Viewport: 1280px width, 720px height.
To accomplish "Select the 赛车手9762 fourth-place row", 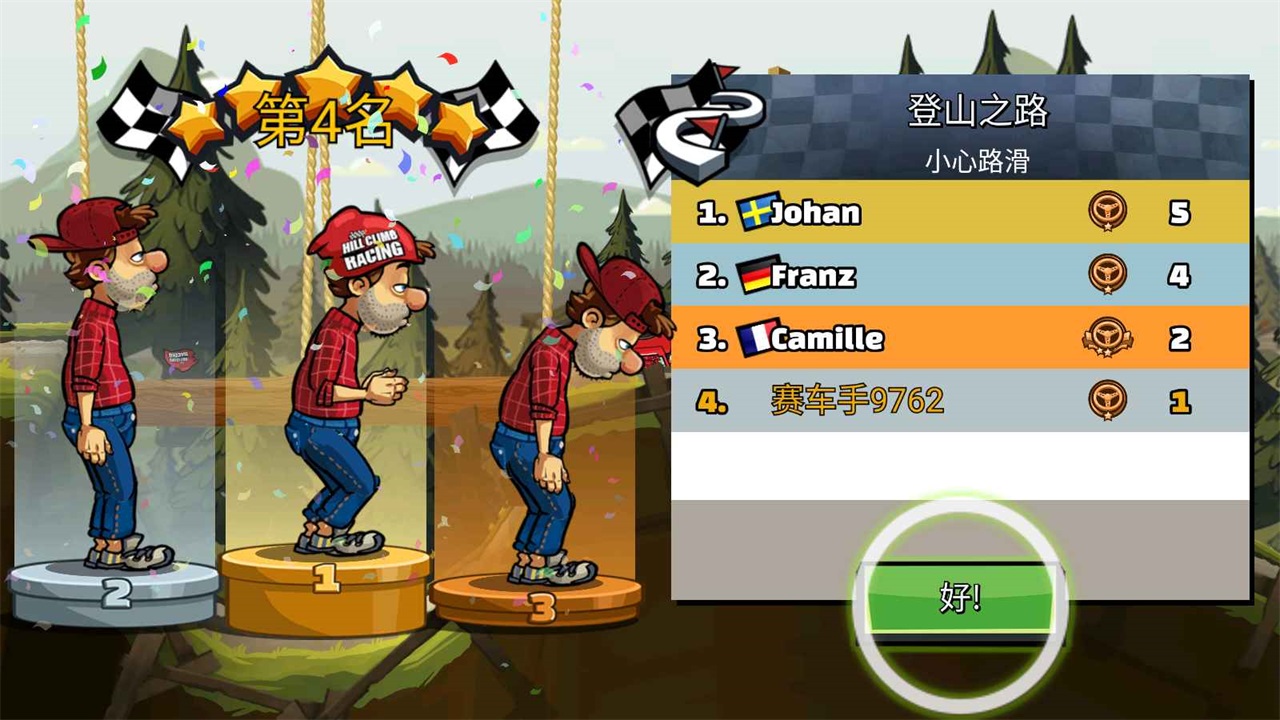I will pyautogui.click(x=960, y=401).
